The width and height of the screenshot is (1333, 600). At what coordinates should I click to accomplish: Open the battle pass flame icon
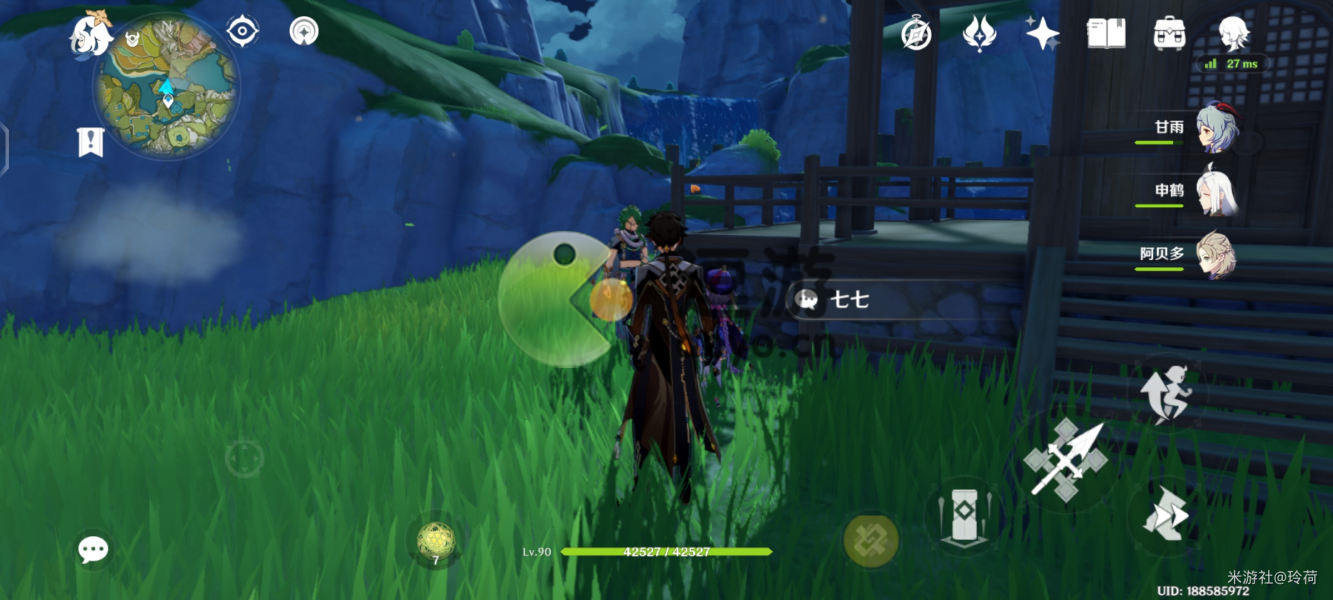click(979, 33)
